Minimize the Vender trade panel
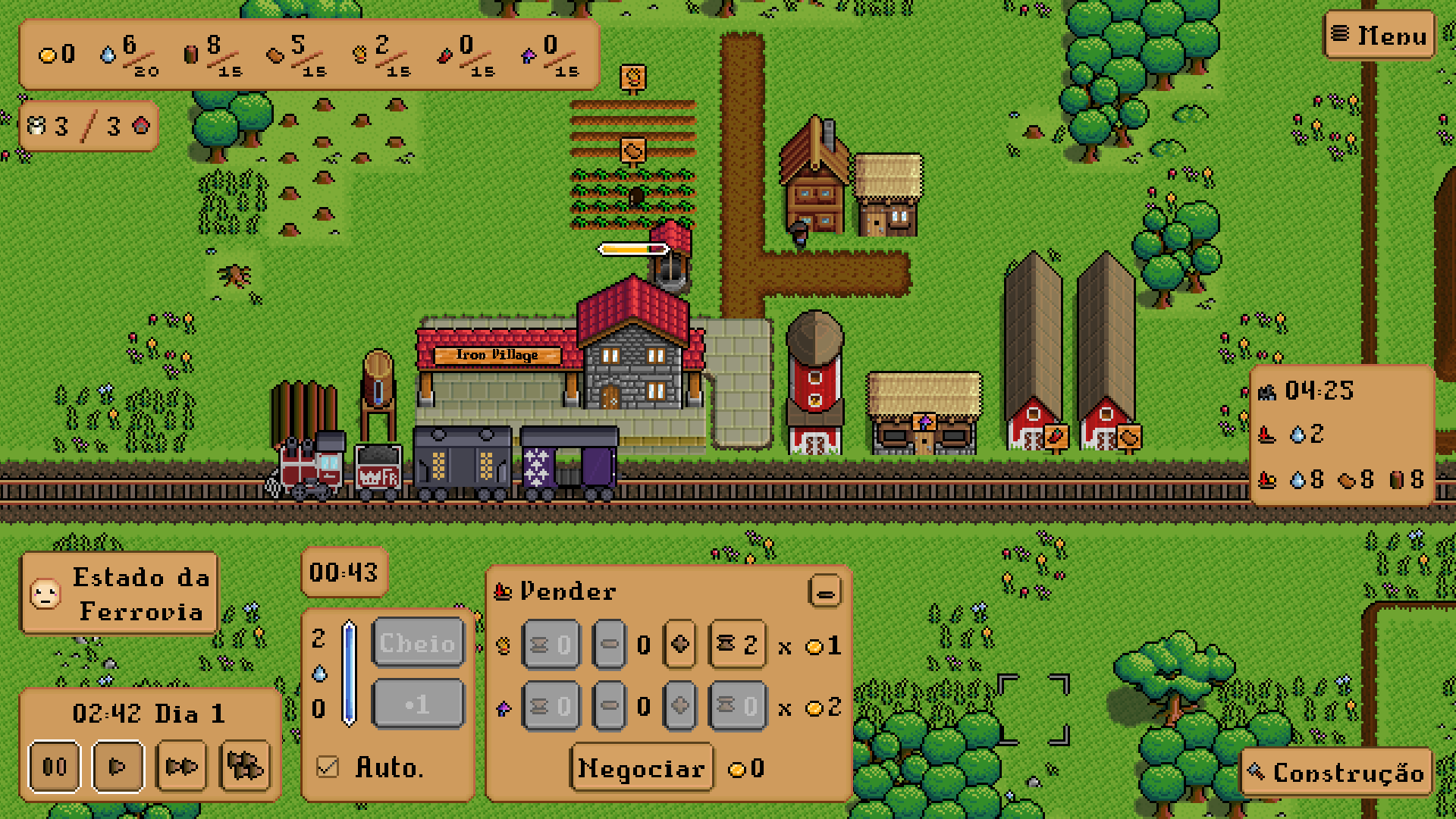 coord(825,591)
